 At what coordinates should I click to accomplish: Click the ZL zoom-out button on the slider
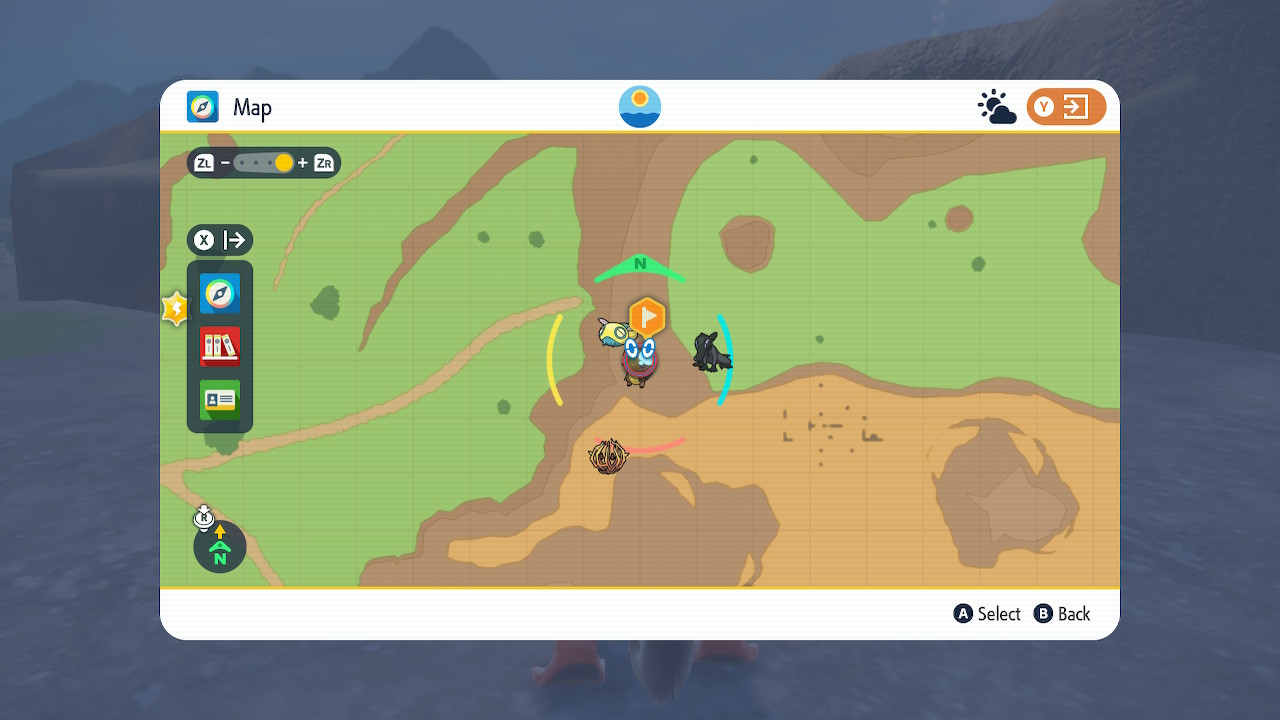[x=204, y=162]
